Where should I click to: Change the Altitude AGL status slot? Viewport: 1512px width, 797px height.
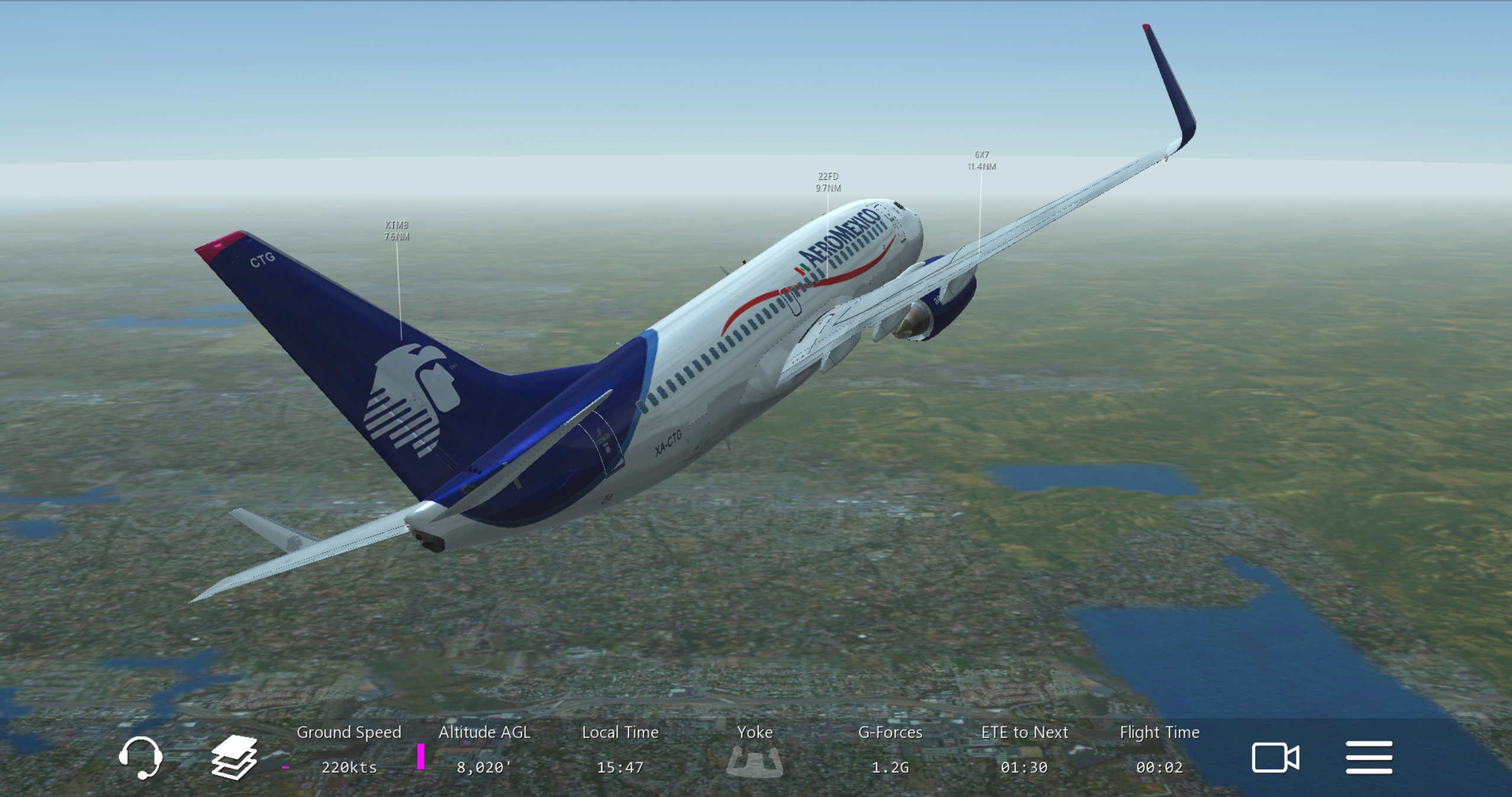pyautogui.click(x=484, y=750)
